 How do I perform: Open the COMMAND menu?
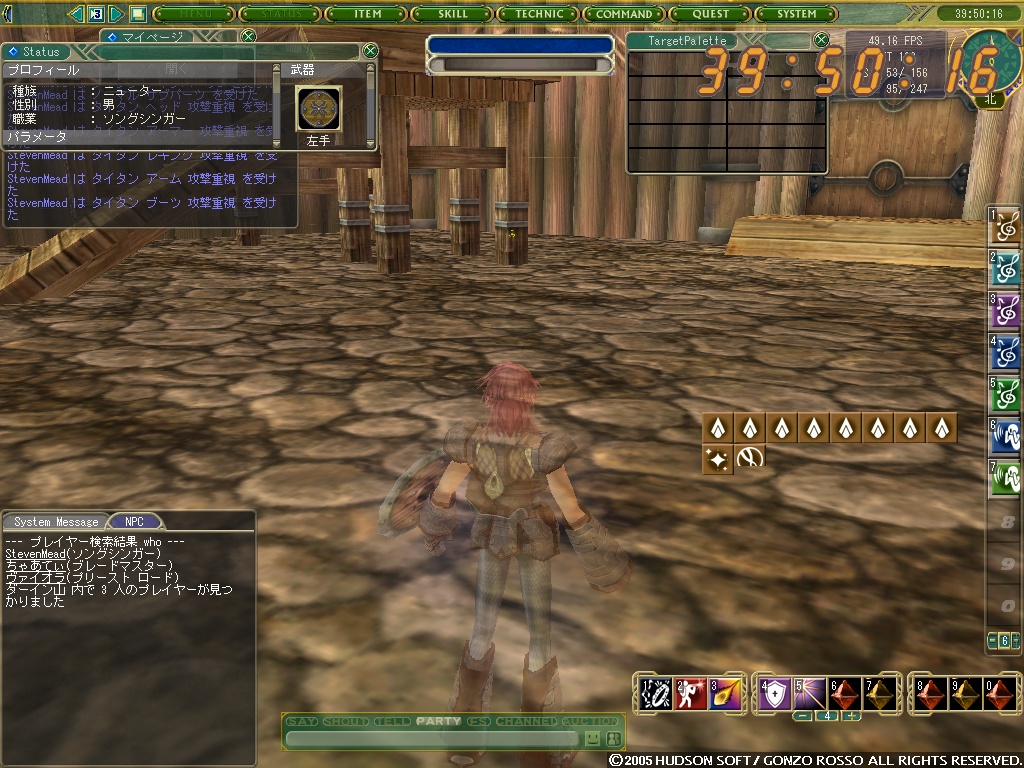tap(624, 14)
